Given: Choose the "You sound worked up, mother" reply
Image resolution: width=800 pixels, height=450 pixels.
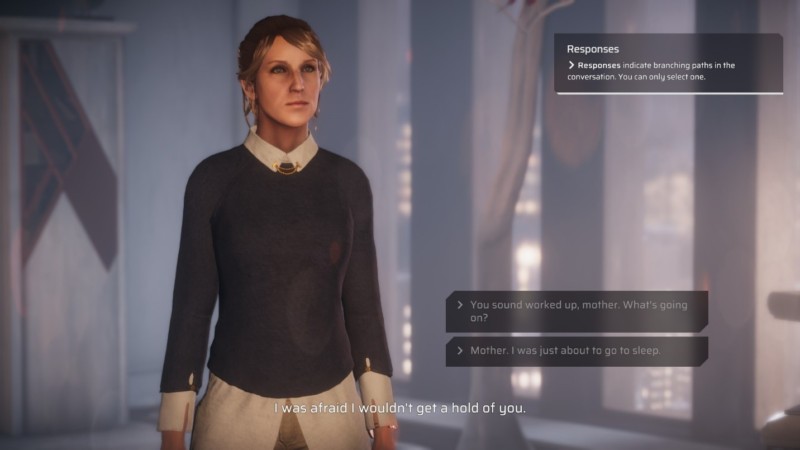Looking at the screenshot, I should coord(577,311).
